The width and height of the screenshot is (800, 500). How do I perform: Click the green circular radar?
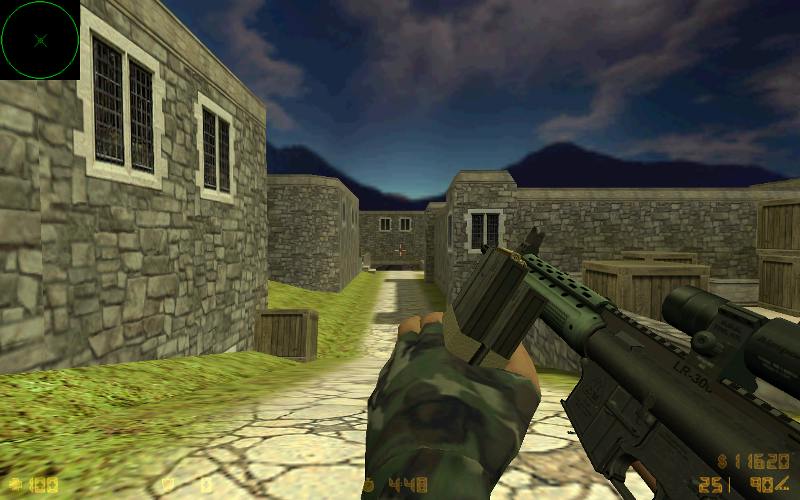(x=40, y=40)
